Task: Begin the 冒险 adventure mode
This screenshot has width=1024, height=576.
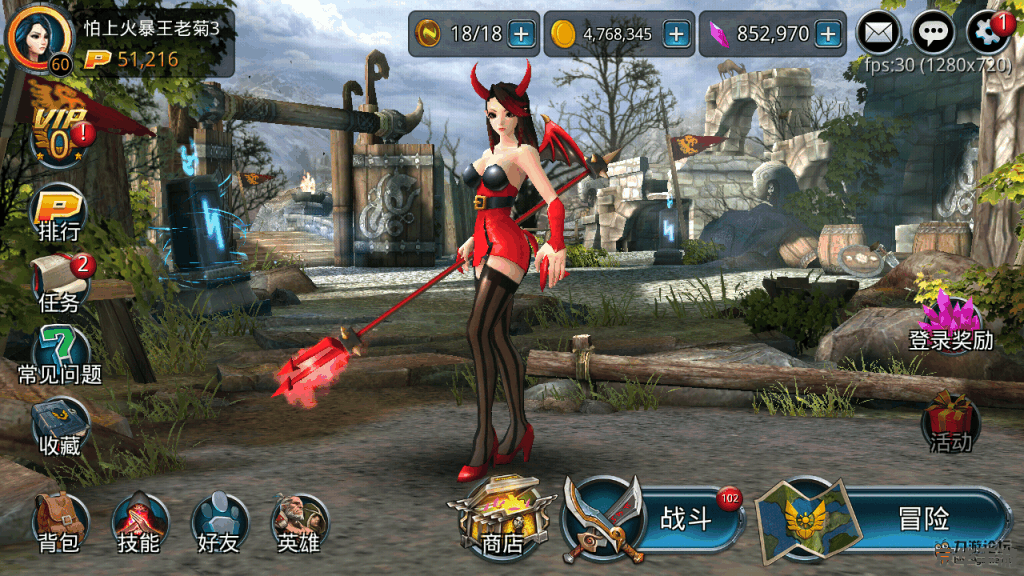Action: click(880, 519)
